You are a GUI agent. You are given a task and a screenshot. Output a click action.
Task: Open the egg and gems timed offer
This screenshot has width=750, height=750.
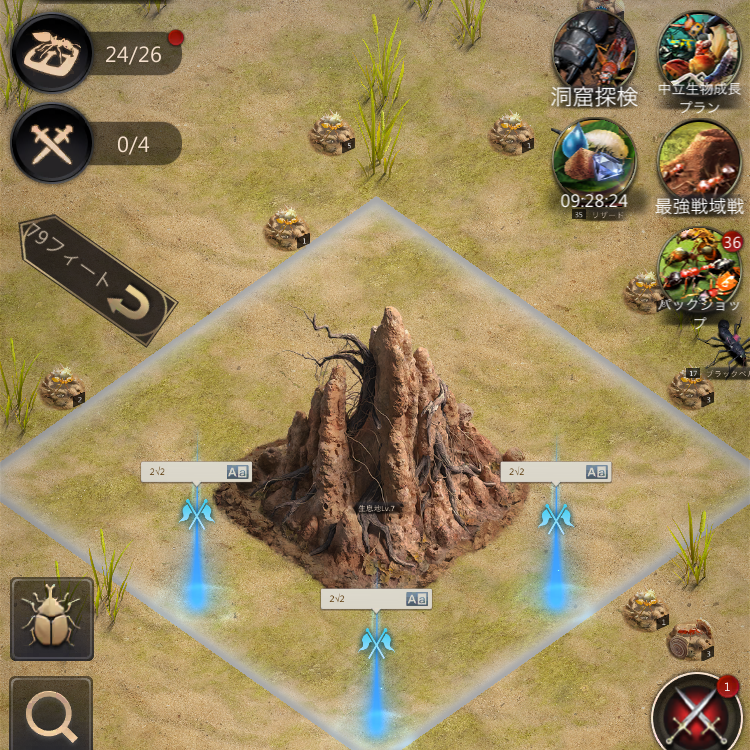[x=594, y=160]
